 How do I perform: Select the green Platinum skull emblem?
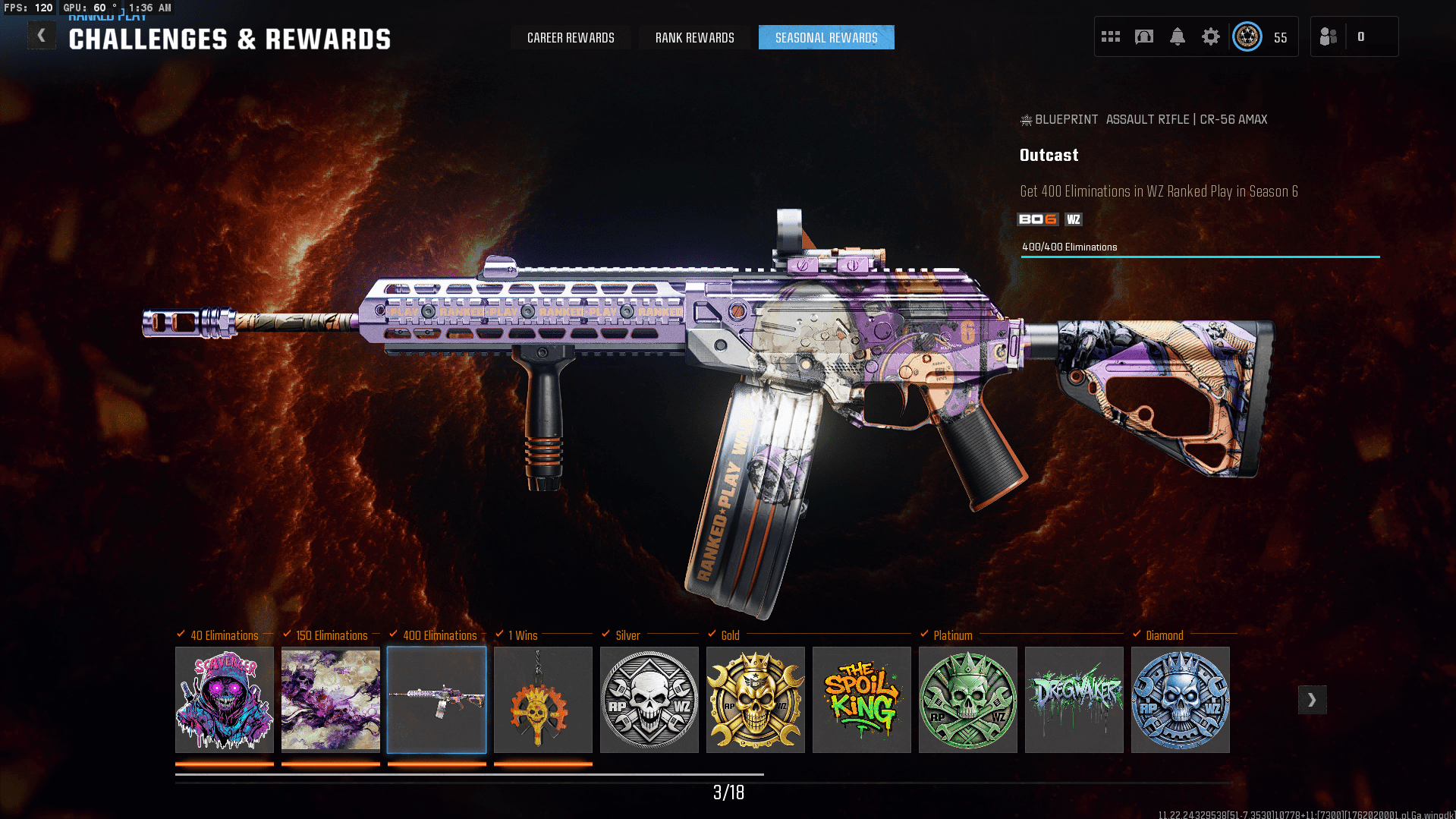[x=968, y=700]
